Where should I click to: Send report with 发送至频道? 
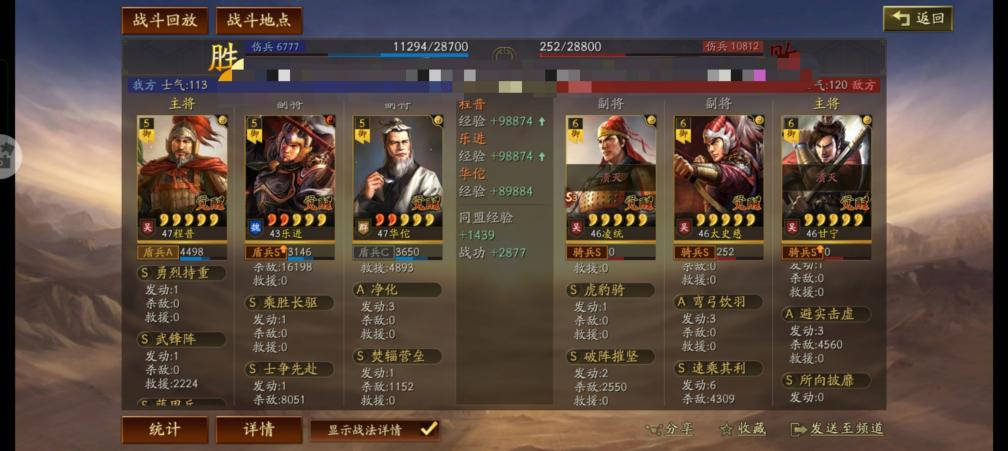pos(837,429)
